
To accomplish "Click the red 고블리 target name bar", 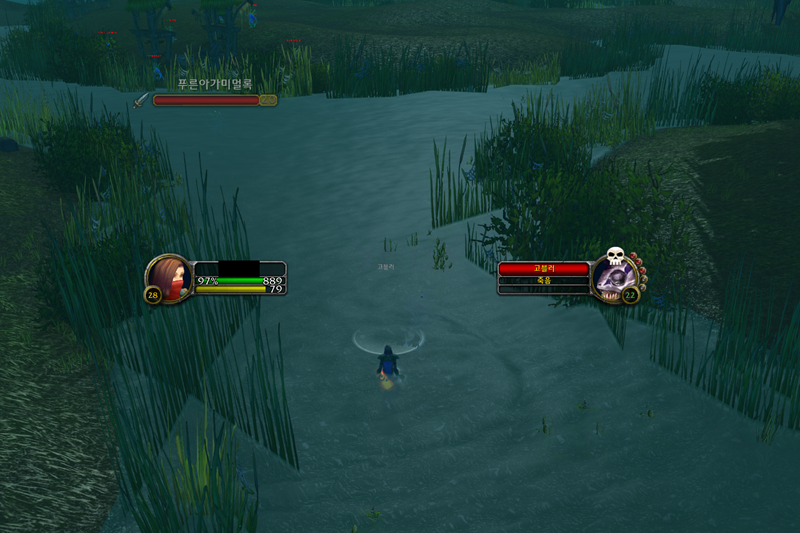I will click(x=544, y=269).
